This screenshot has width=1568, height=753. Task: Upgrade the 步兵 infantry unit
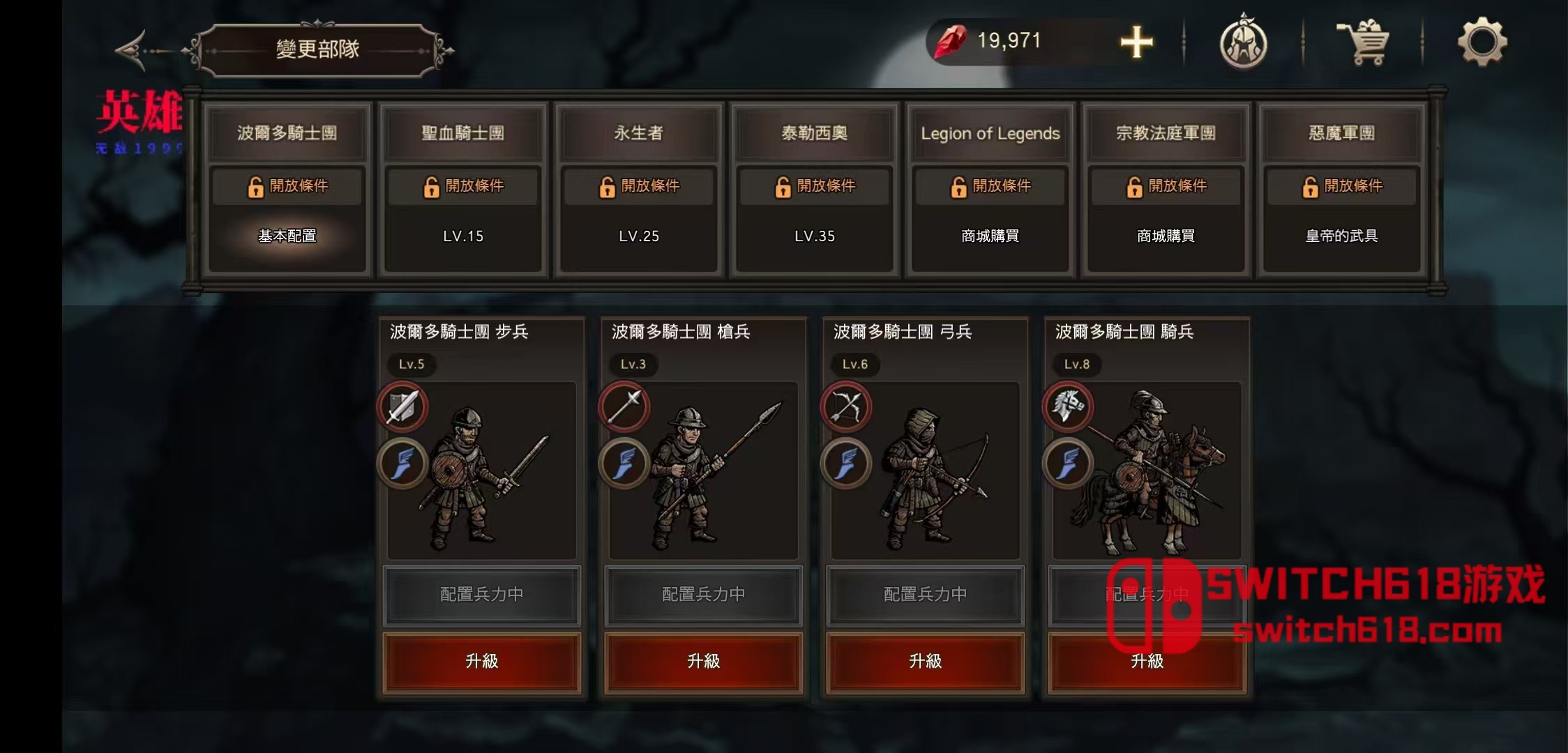[482, 662]
